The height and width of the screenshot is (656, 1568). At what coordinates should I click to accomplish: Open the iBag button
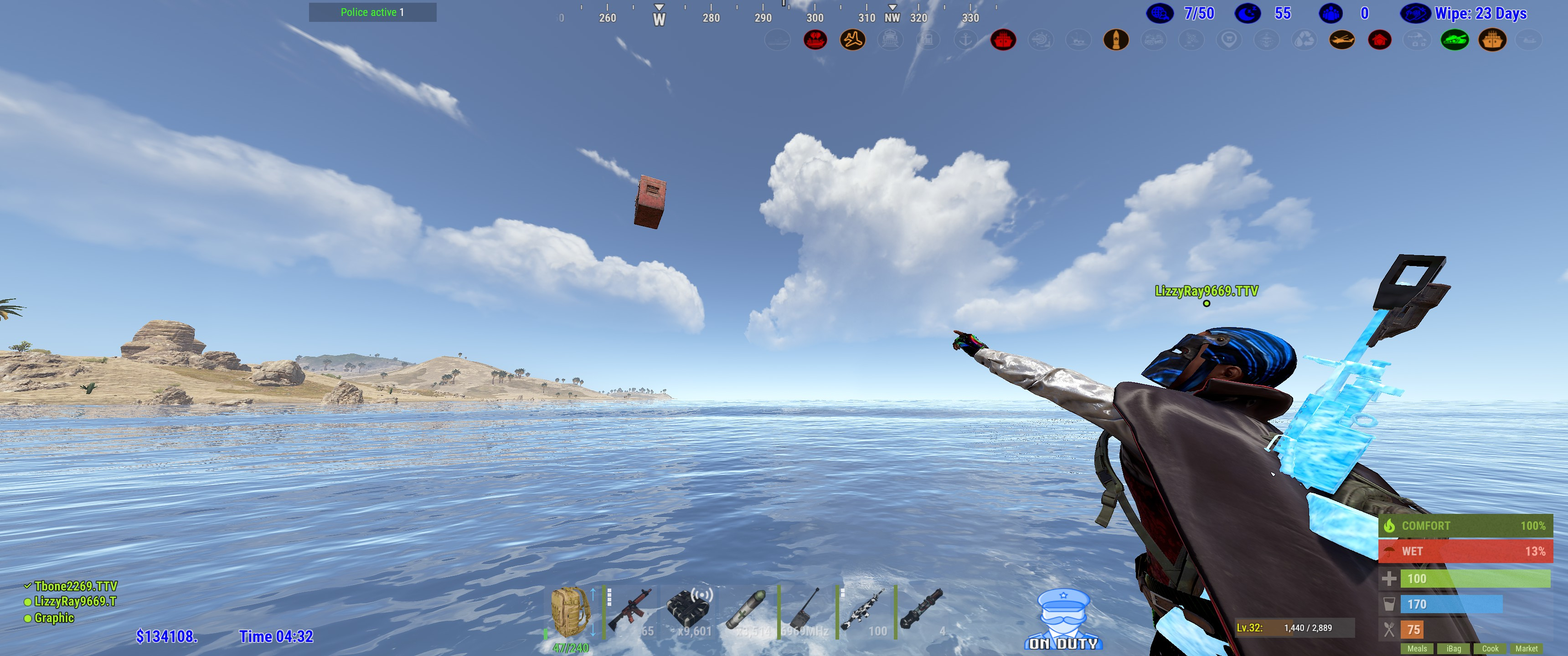1454,649
